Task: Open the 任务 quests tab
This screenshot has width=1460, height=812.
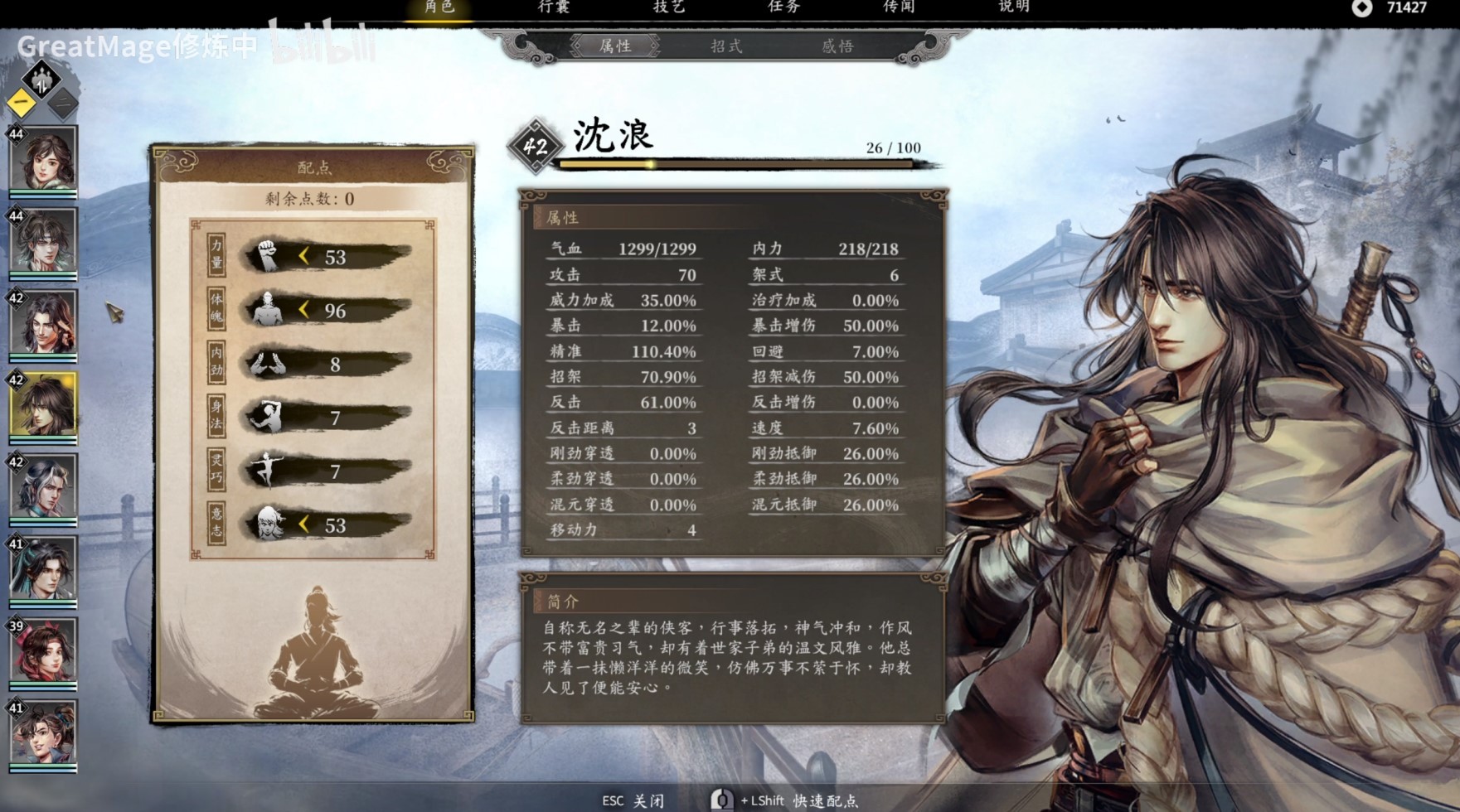Action: [x=783, y=7]
